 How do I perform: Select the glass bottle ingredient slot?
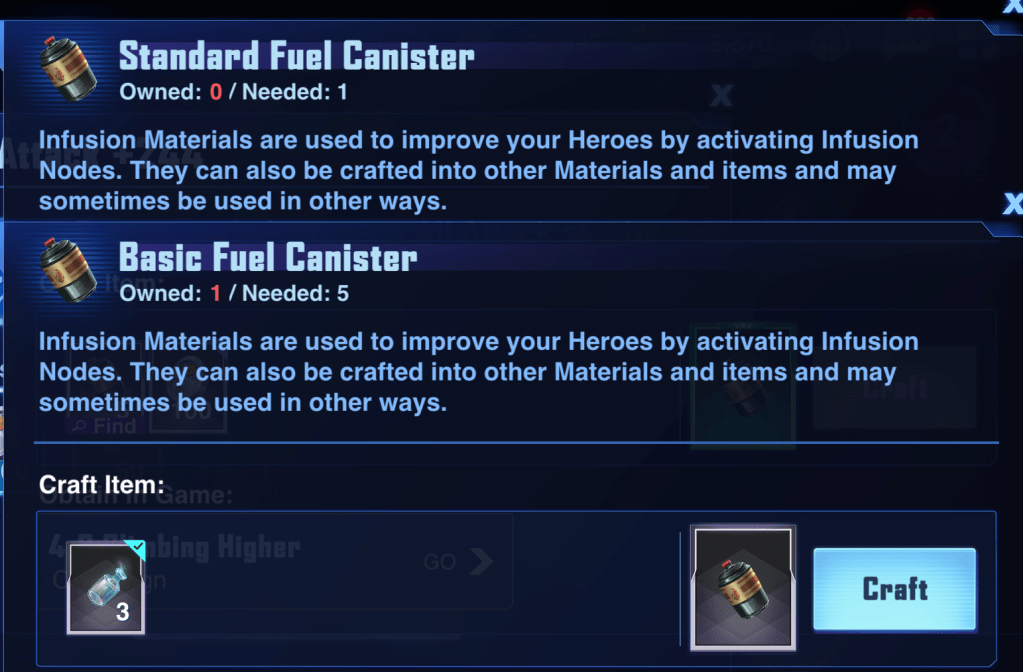point(106,589)
